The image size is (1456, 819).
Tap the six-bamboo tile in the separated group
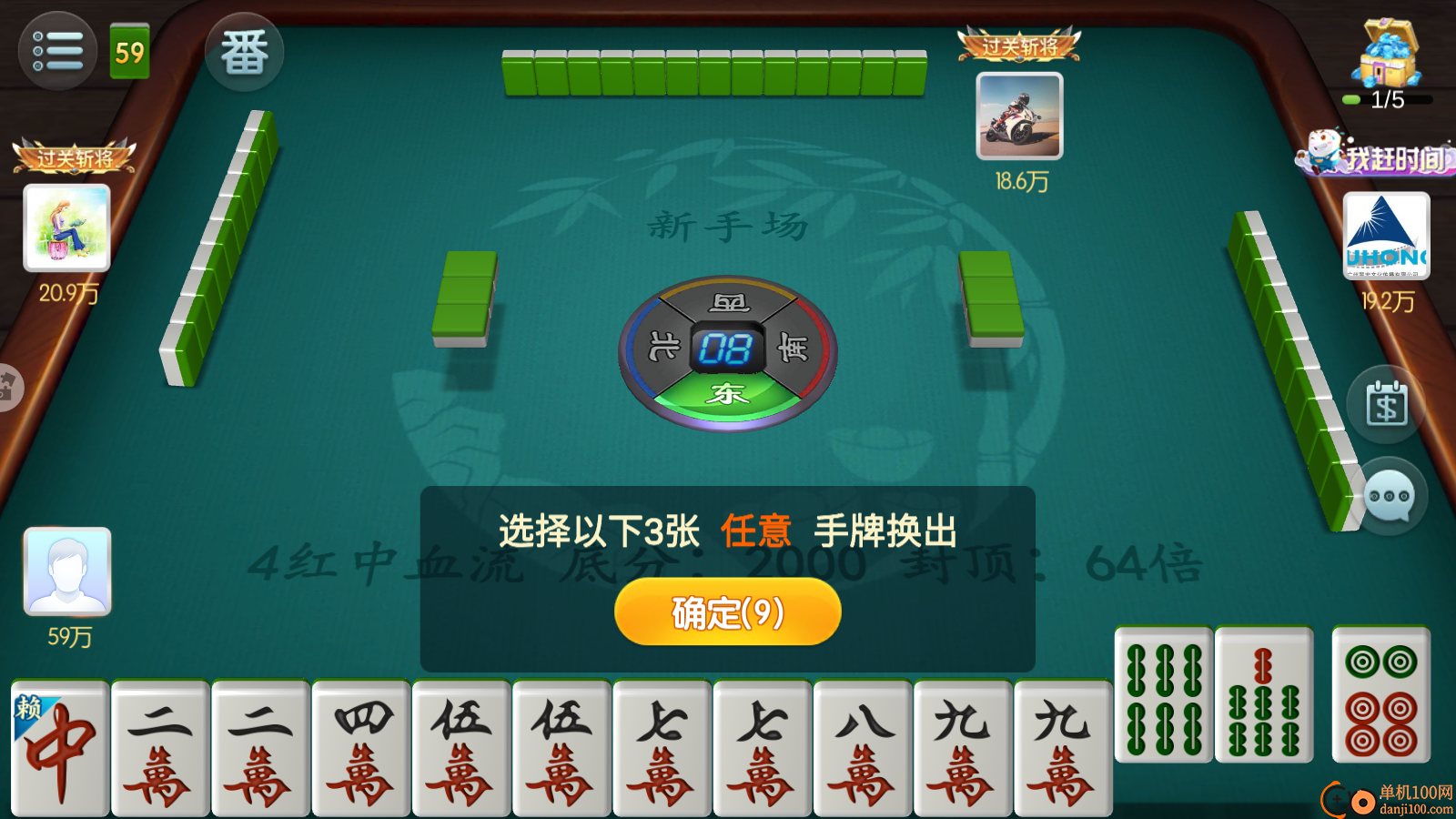point(1165,696)
